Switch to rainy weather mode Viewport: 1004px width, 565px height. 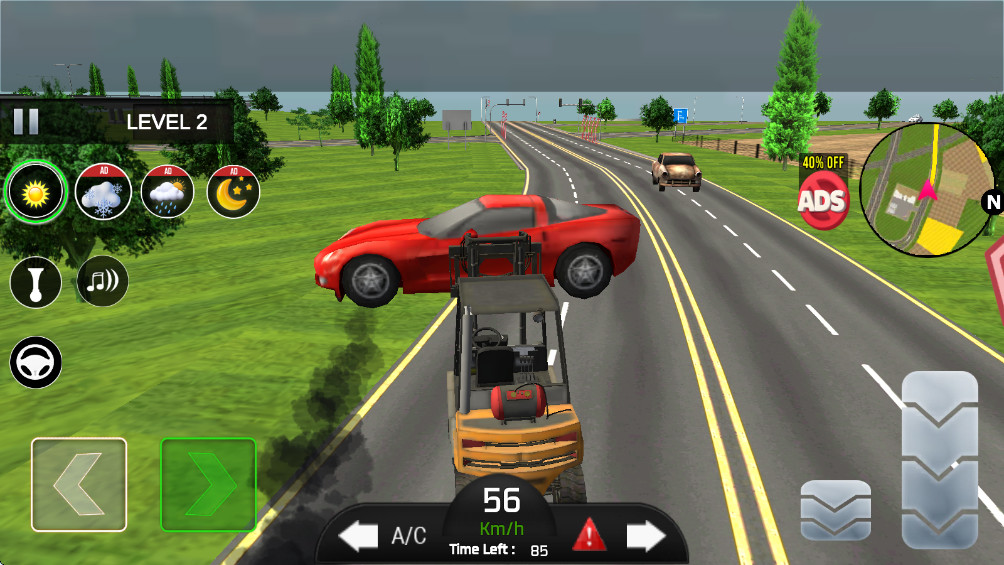168,191
